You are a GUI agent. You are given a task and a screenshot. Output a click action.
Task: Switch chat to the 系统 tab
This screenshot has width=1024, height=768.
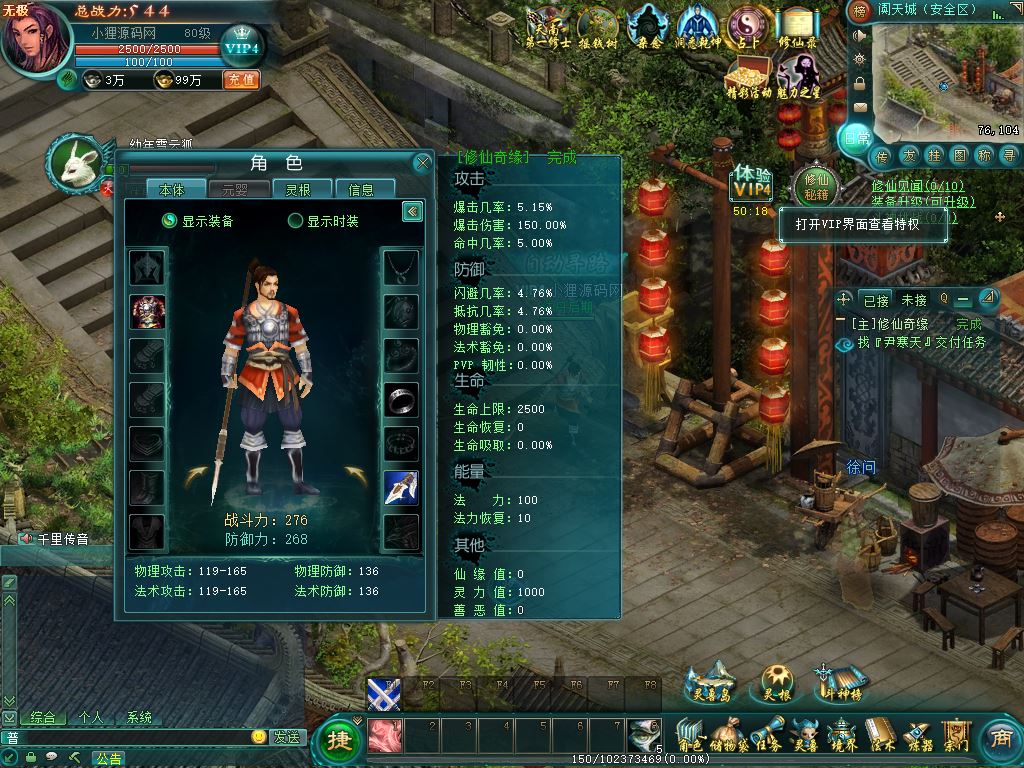[139, 717]
